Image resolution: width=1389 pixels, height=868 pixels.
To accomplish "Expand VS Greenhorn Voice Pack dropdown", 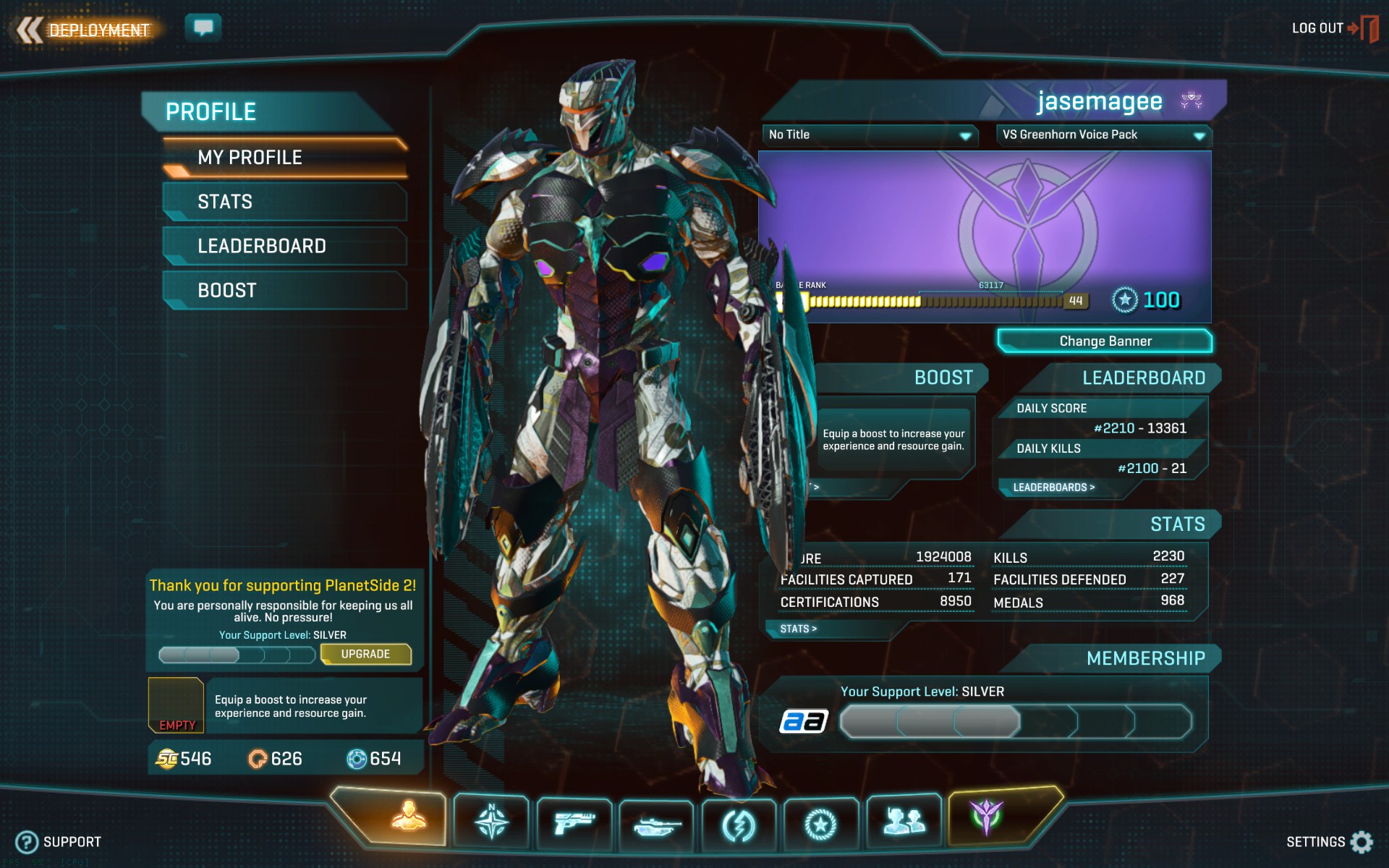I will pos(1103,135).
